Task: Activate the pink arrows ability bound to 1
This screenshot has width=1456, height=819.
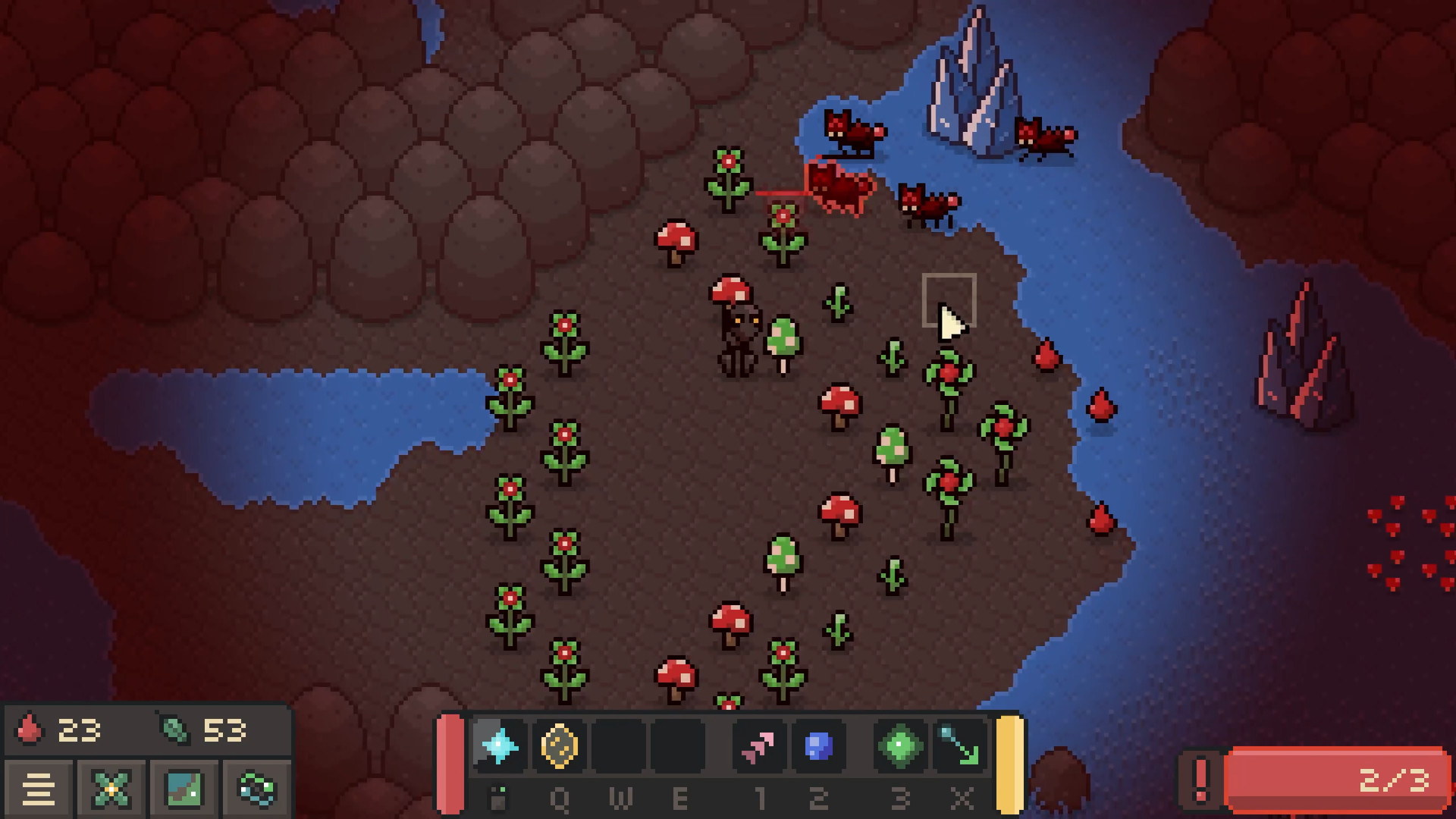Action: click(761, 747)
